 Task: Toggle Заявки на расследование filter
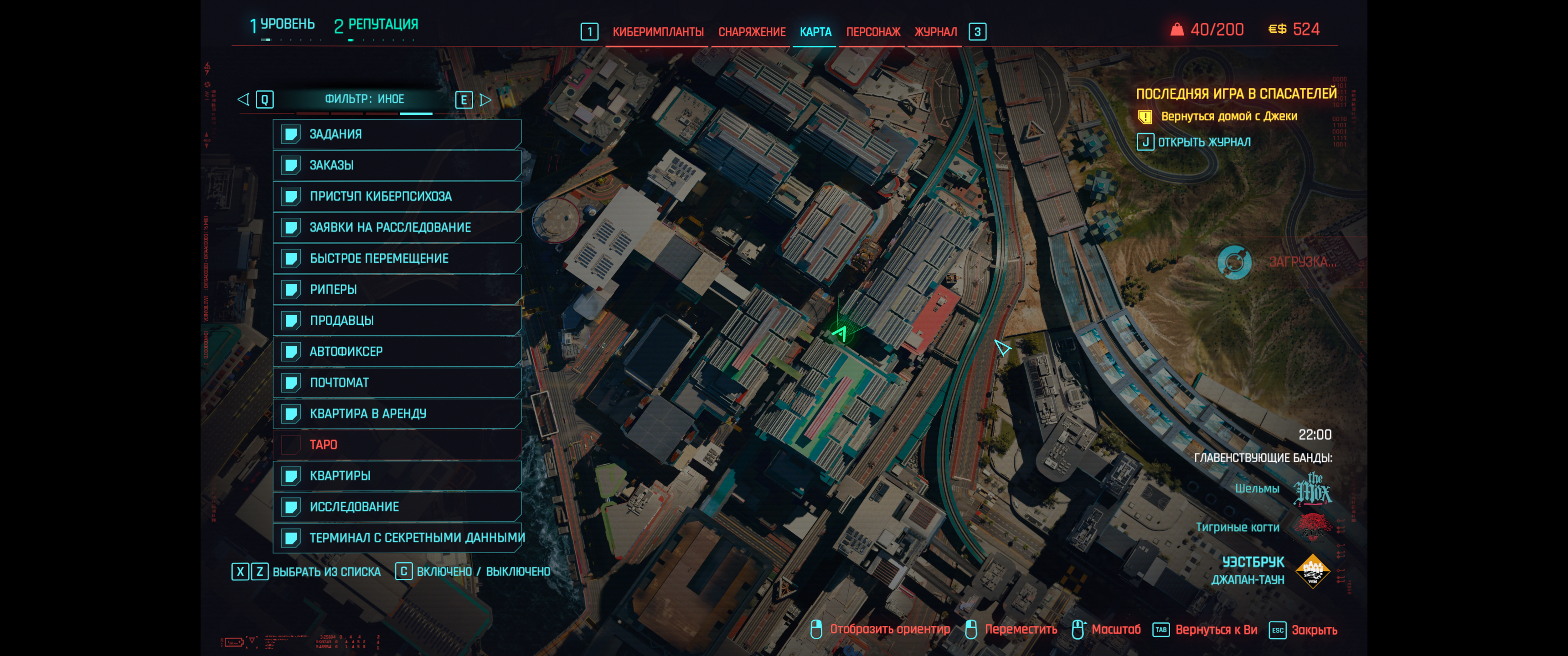tap(397, 228)
